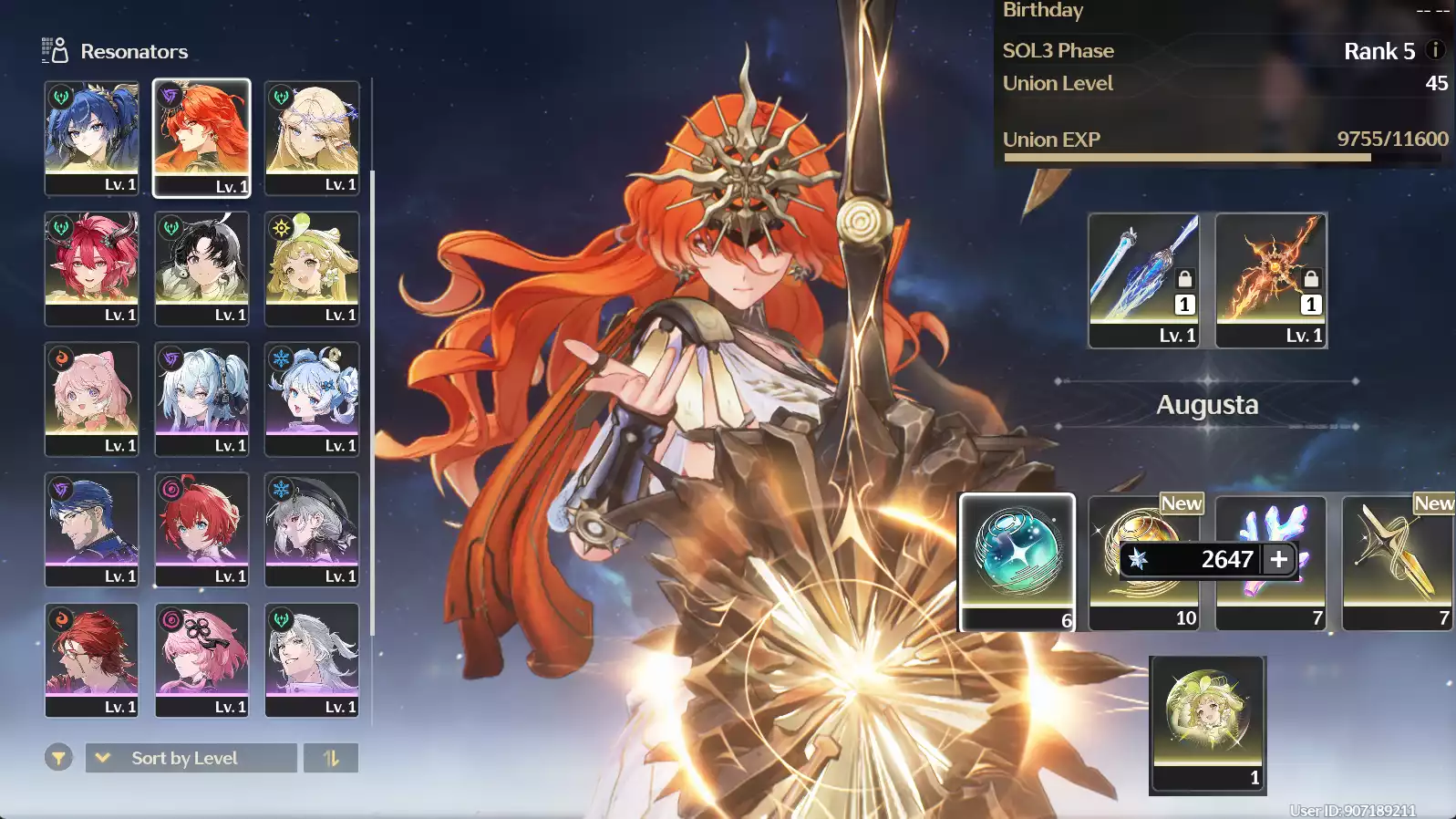Select the orange-haired Augusta resonator portrait

tap(201, 137)
